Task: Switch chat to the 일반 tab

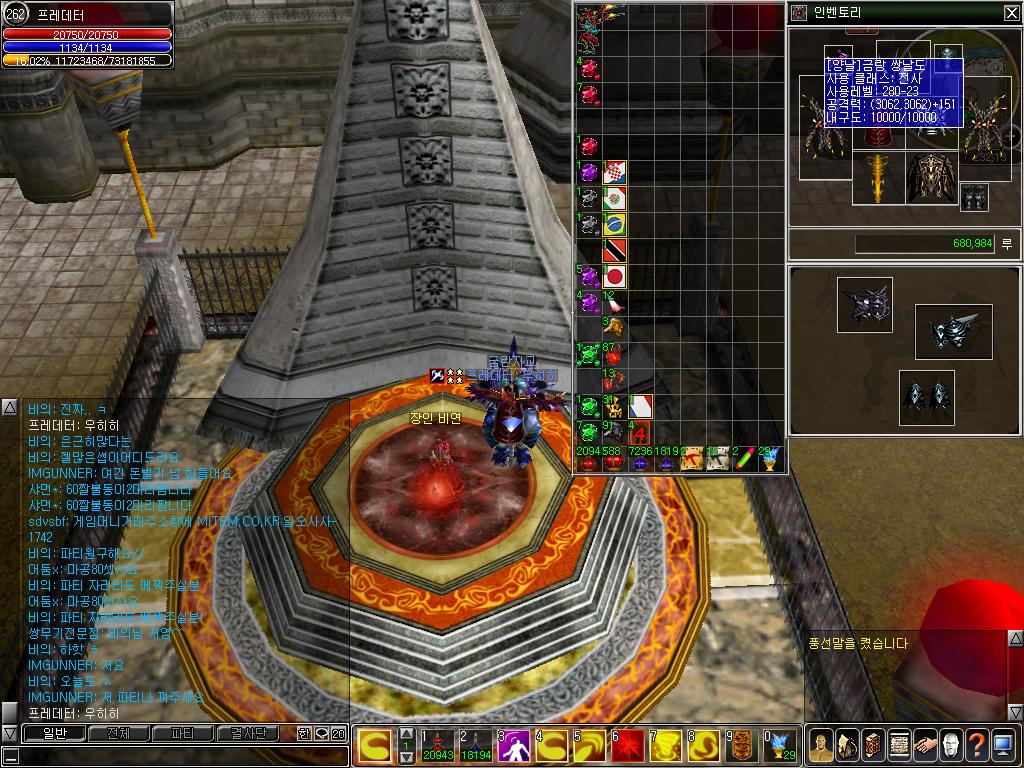Action: (x=53, y=734)
